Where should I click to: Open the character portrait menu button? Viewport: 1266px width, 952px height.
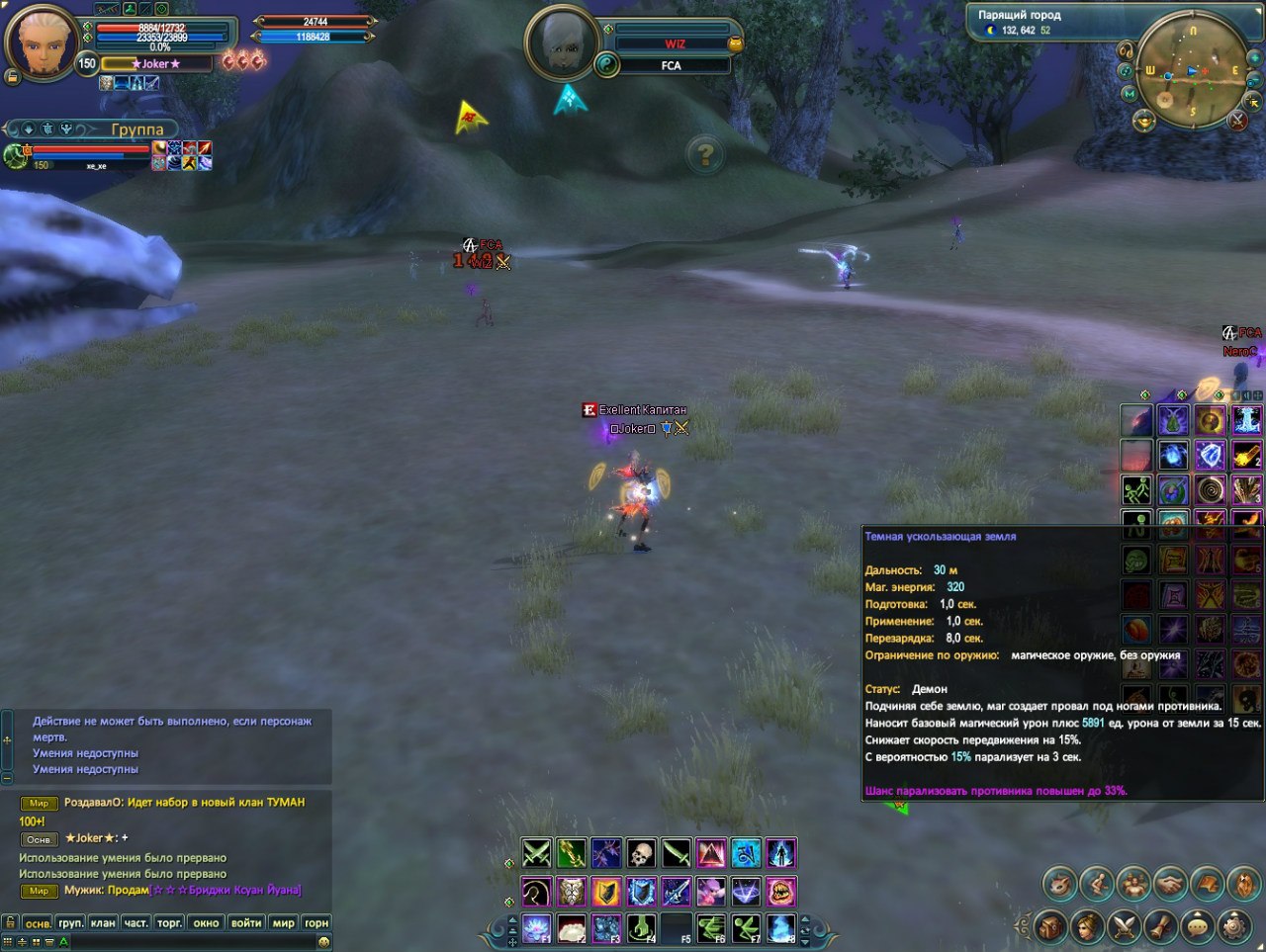[1087, 926]
